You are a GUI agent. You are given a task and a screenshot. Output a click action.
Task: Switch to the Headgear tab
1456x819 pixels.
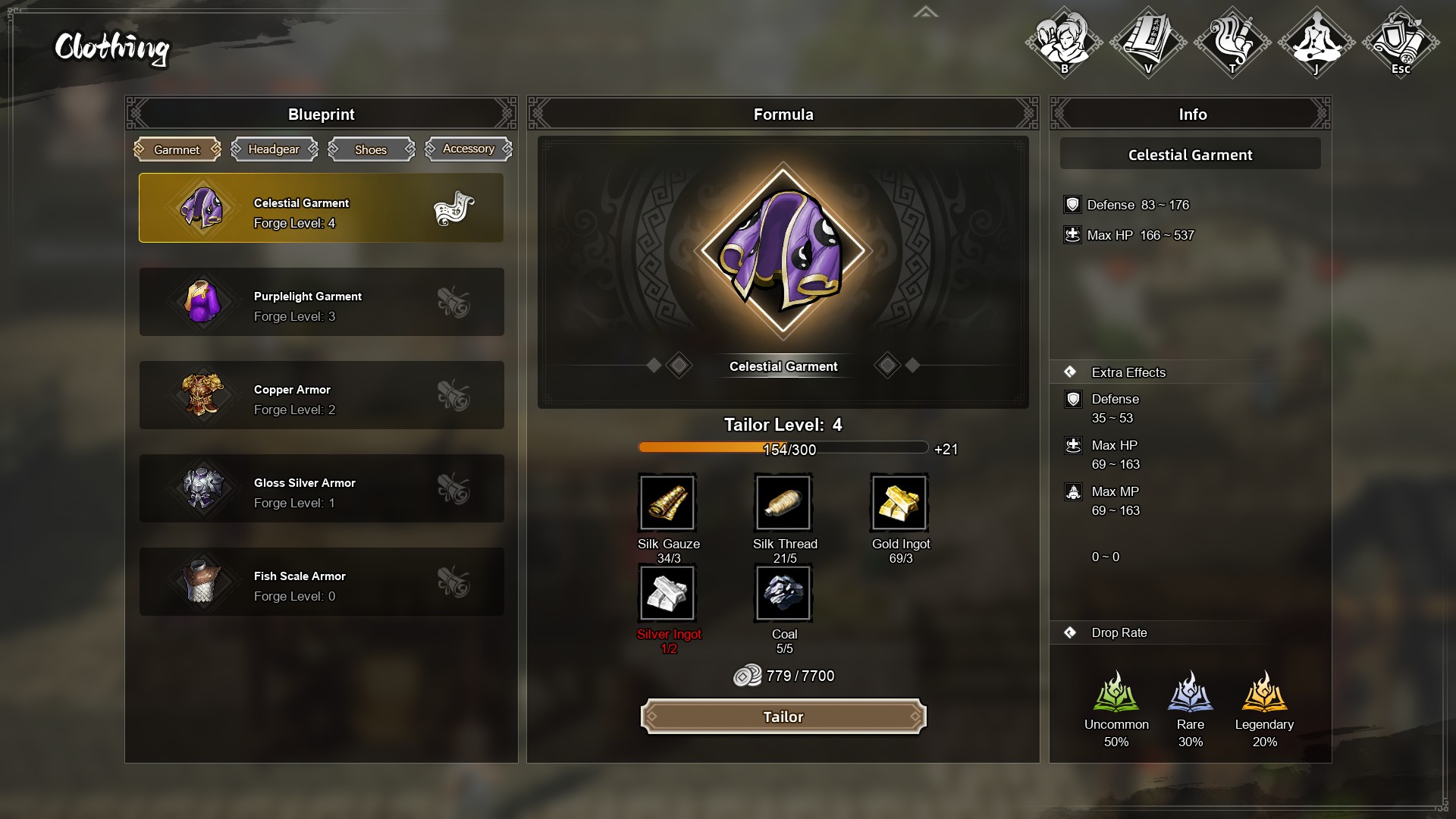274,149
